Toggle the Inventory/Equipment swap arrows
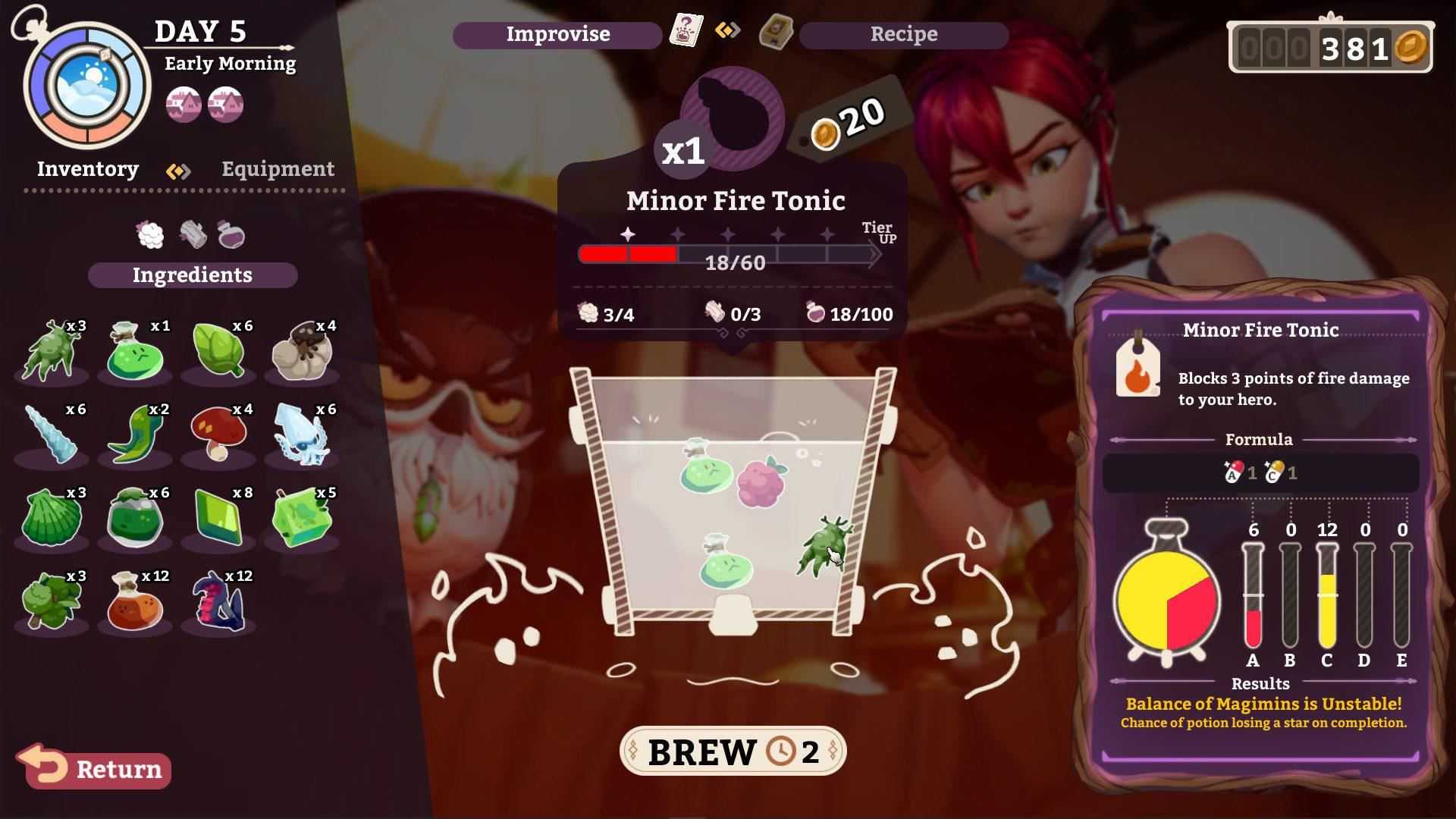 (177, 170)
